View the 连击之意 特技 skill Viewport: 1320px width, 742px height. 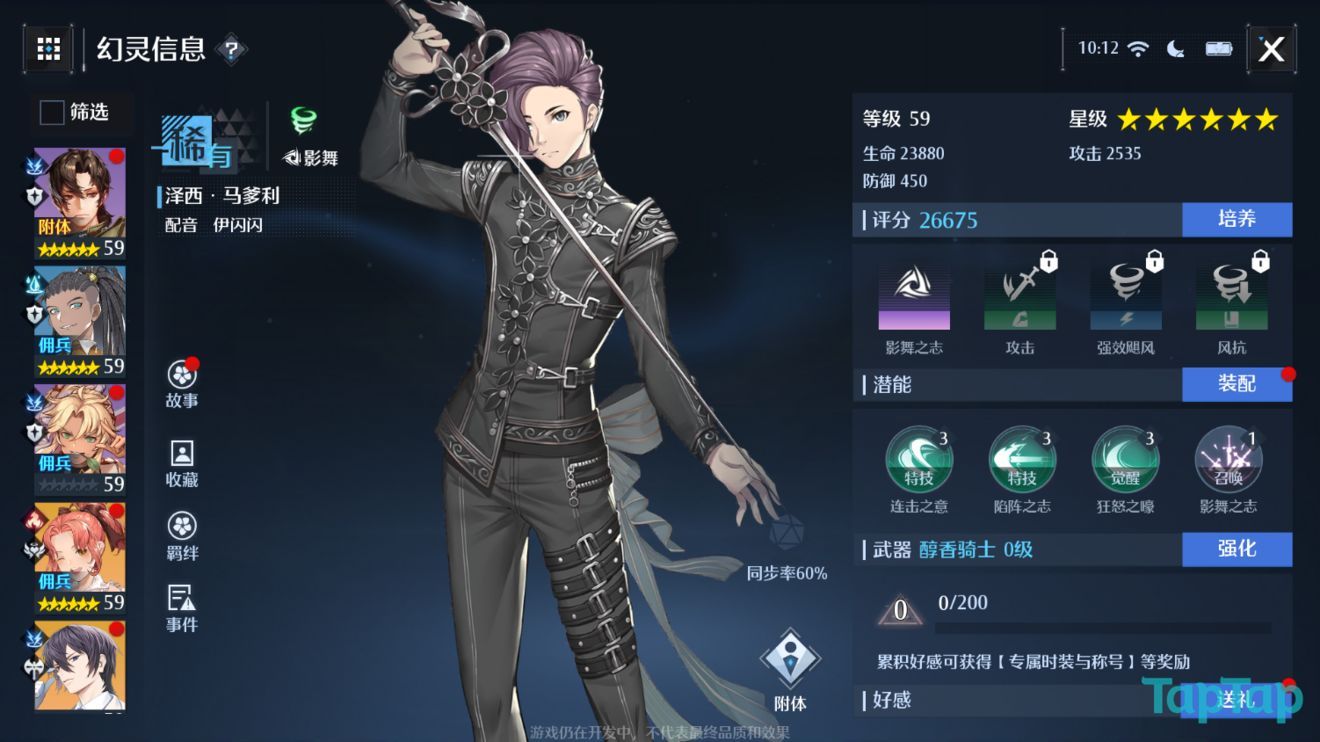pyautogui.click(x=918, y=460)
